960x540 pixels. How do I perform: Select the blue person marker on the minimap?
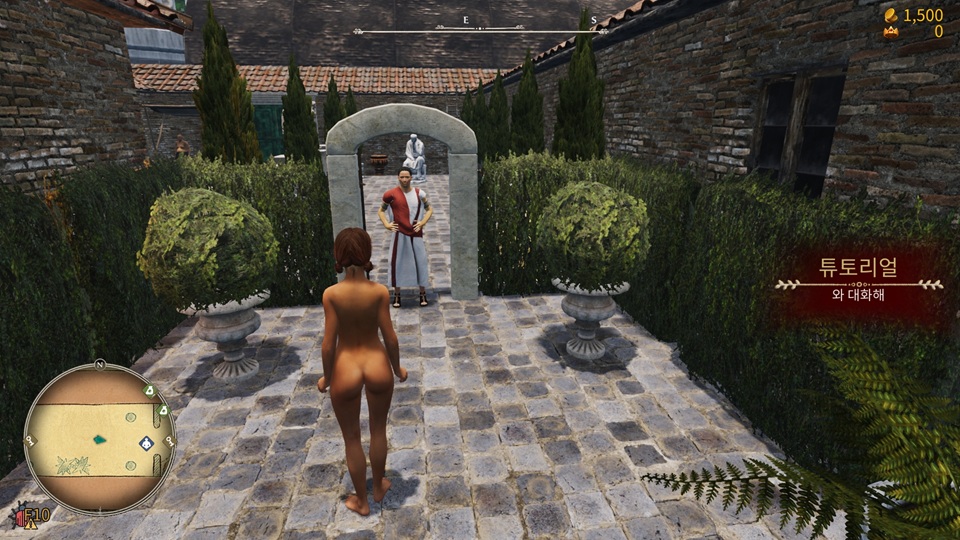coord(147,443)
